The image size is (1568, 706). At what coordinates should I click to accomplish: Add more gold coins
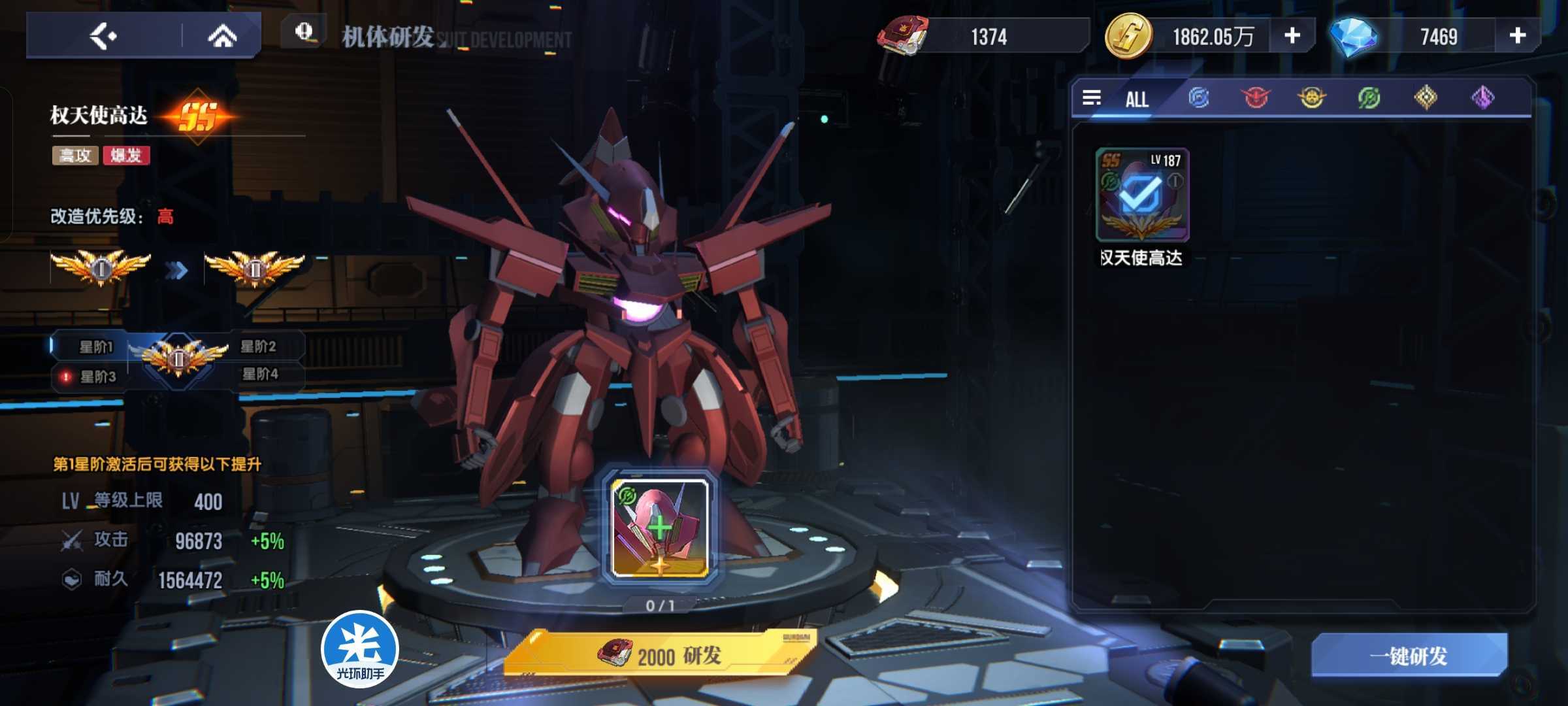pos(1292,36)
